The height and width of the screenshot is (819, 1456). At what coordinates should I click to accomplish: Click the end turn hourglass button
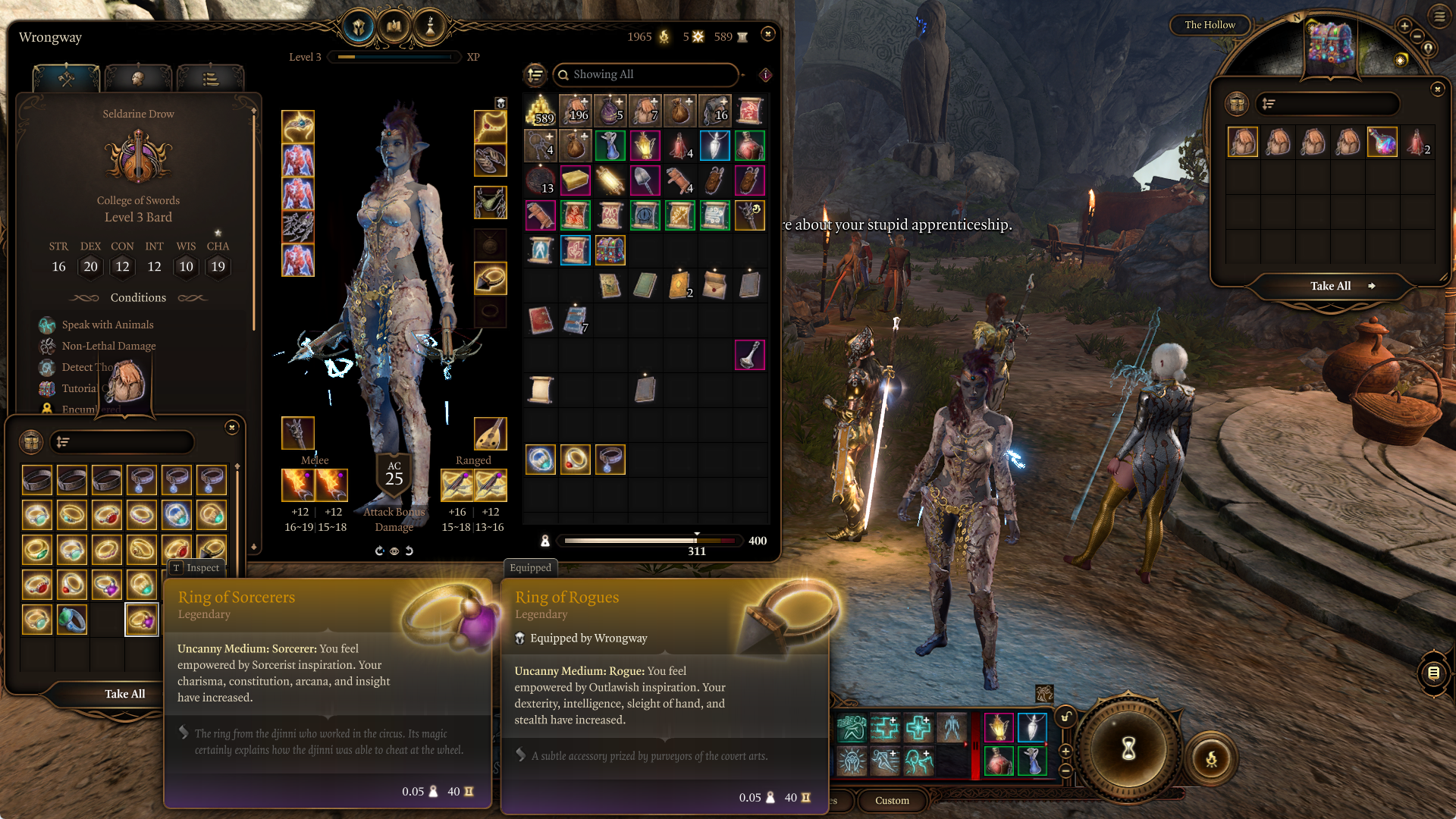[1128, 749]
